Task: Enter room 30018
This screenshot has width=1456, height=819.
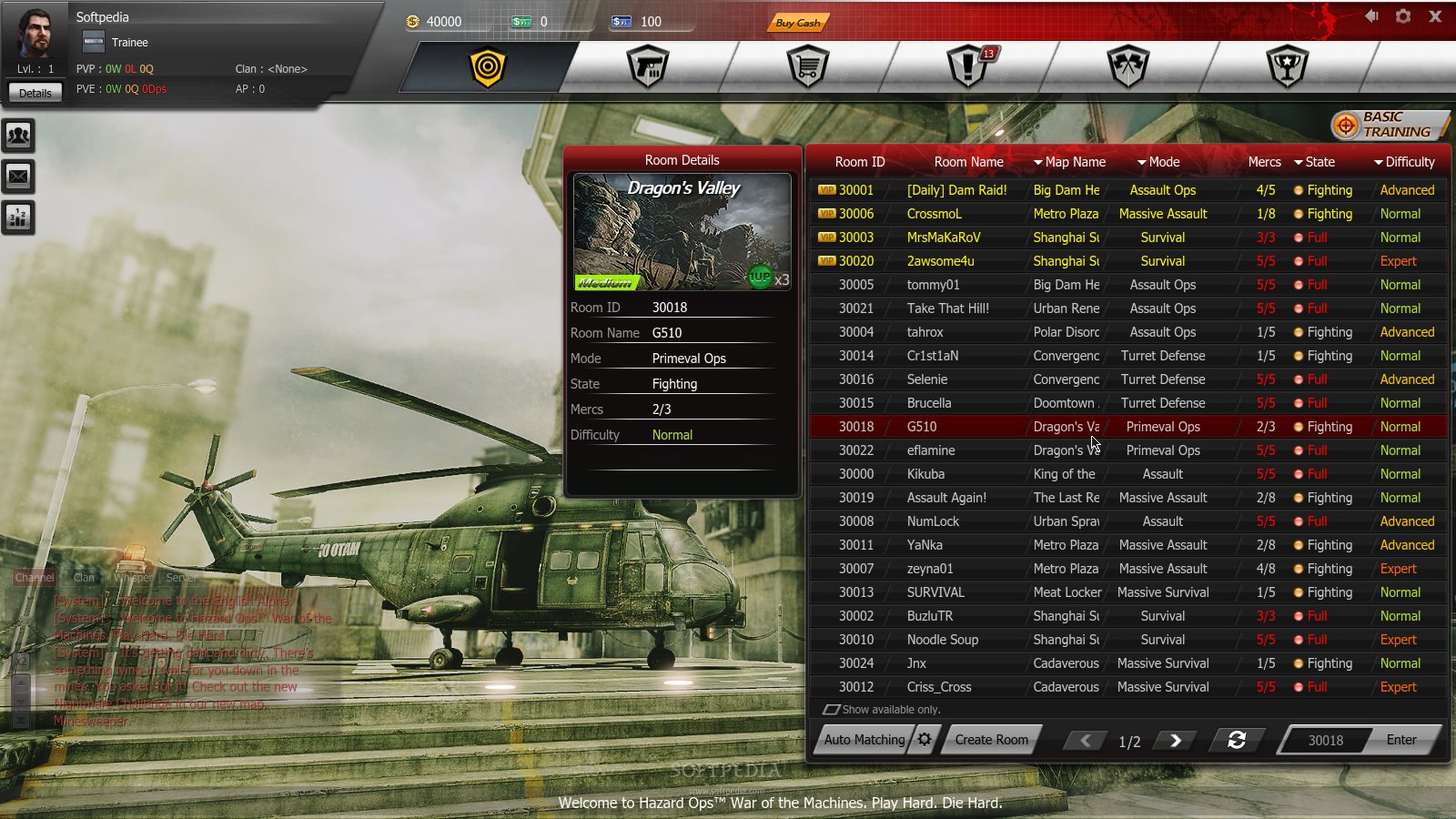Action: click(x=1401, y=740)
